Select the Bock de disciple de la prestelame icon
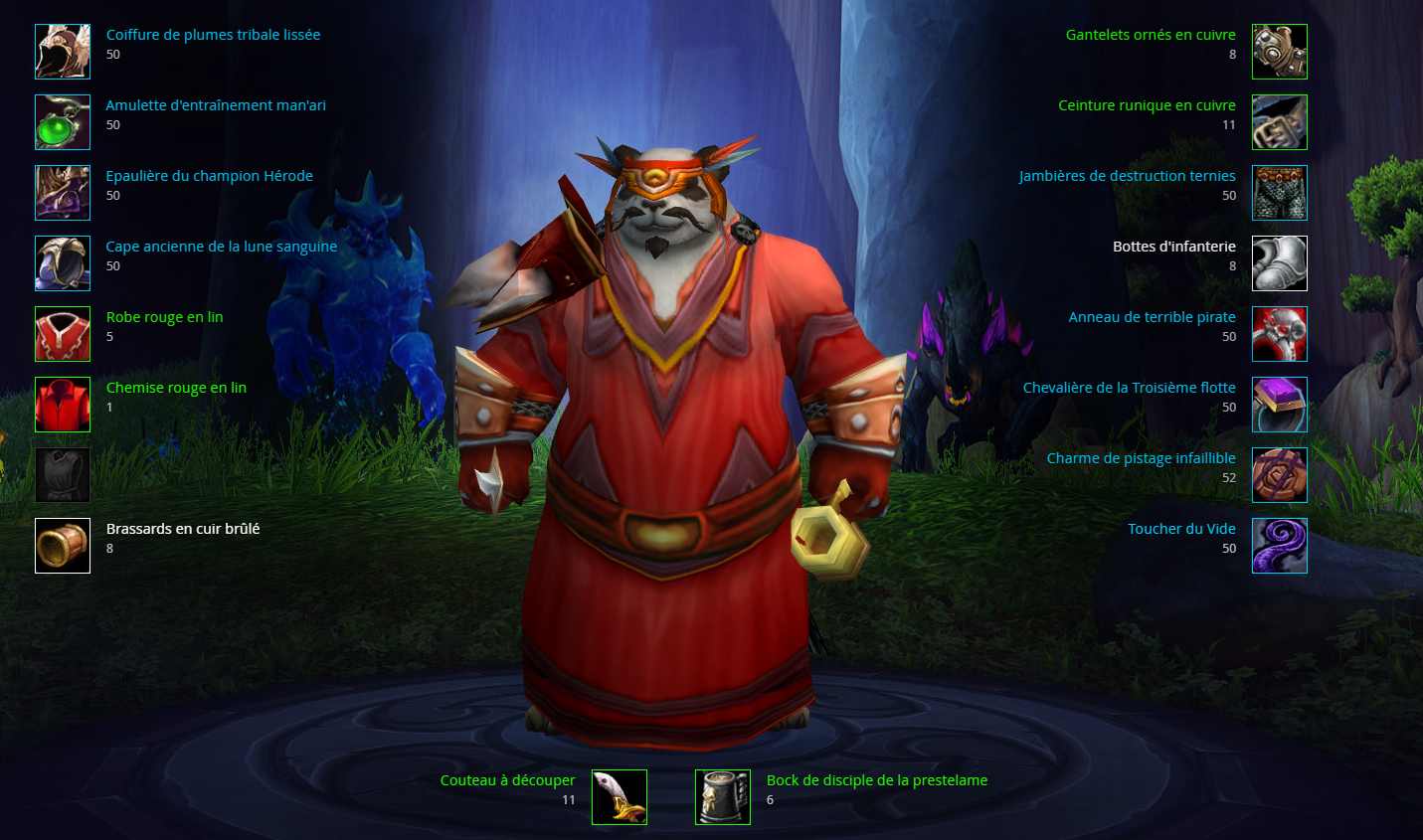 click(x=722, y=796)
